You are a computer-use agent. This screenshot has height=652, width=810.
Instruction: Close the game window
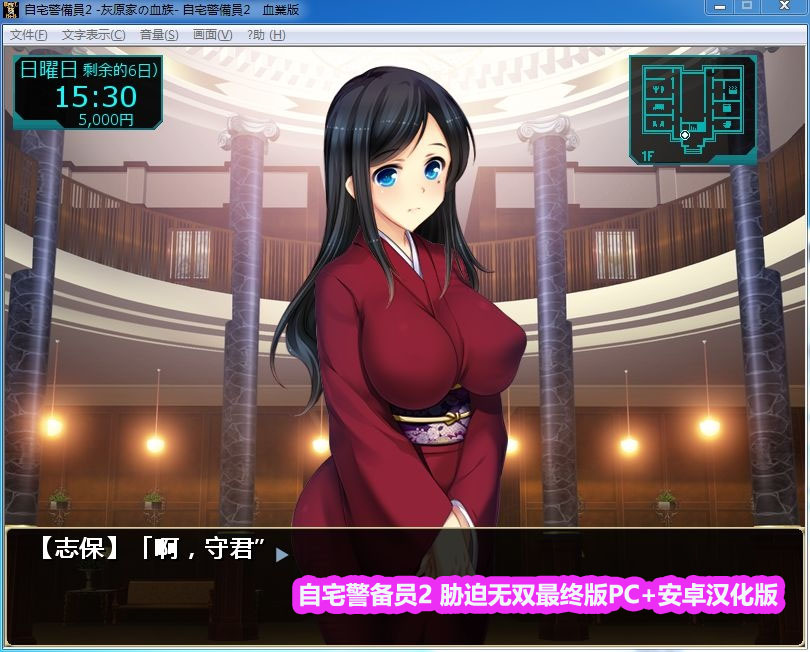coord(783,8)
